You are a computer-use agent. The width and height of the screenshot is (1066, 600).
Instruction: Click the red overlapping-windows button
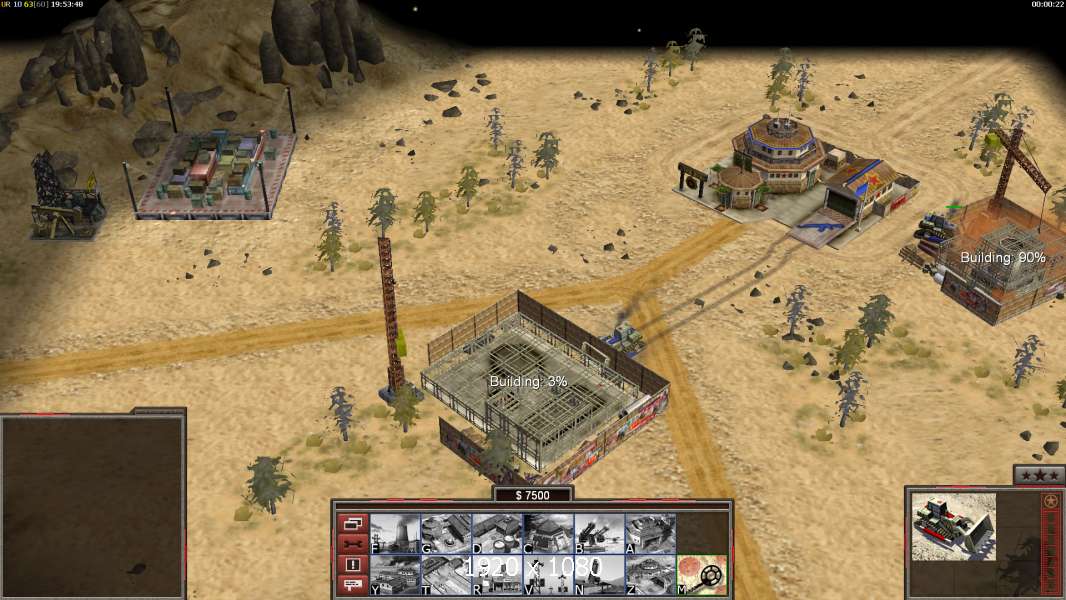coord(352,523)
